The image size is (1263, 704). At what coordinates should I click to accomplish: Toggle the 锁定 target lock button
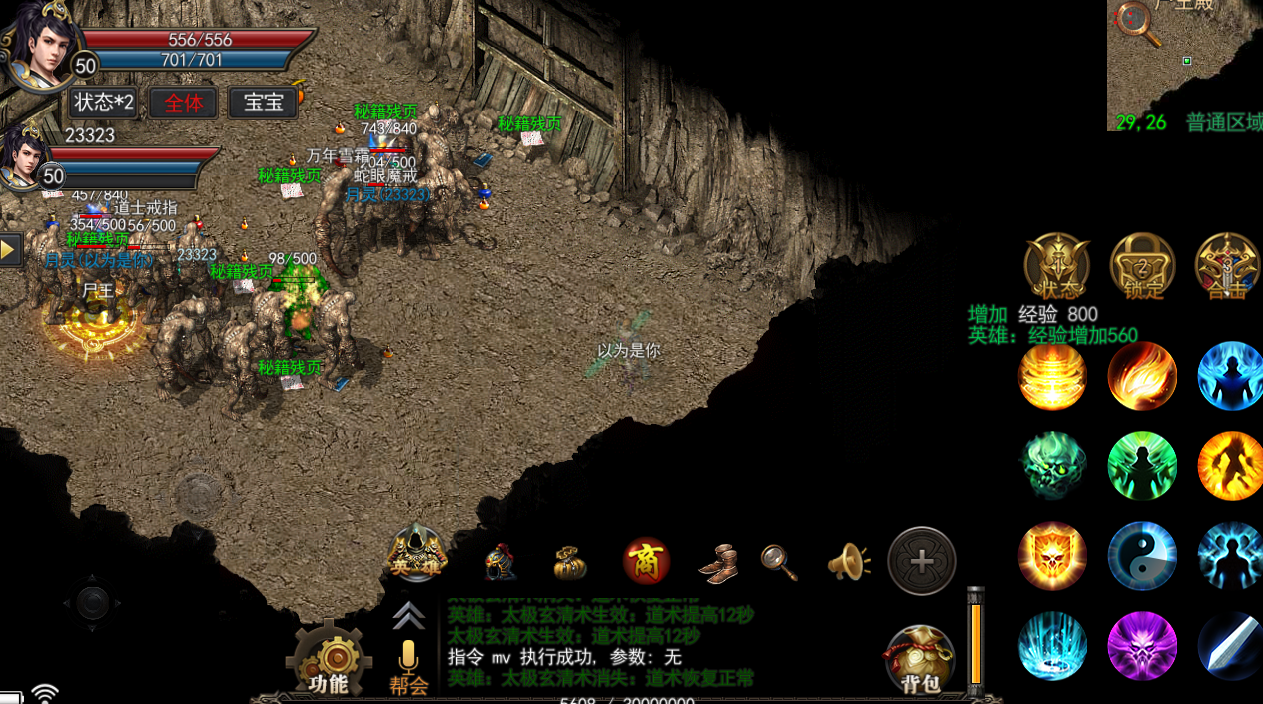(1142, 266)
